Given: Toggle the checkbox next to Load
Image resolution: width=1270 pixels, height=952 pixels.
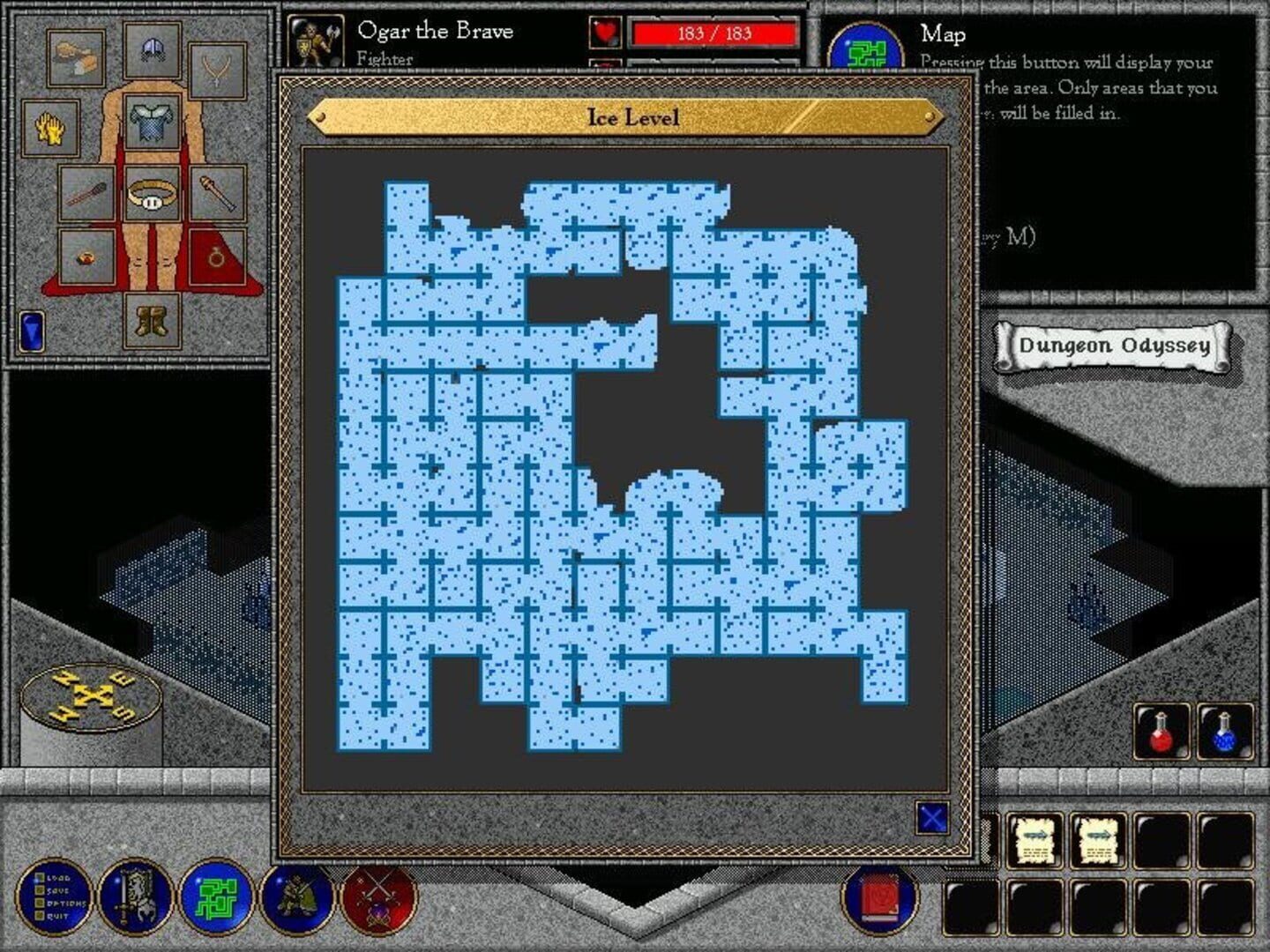Looking at the screenshot, I should 39,876.
